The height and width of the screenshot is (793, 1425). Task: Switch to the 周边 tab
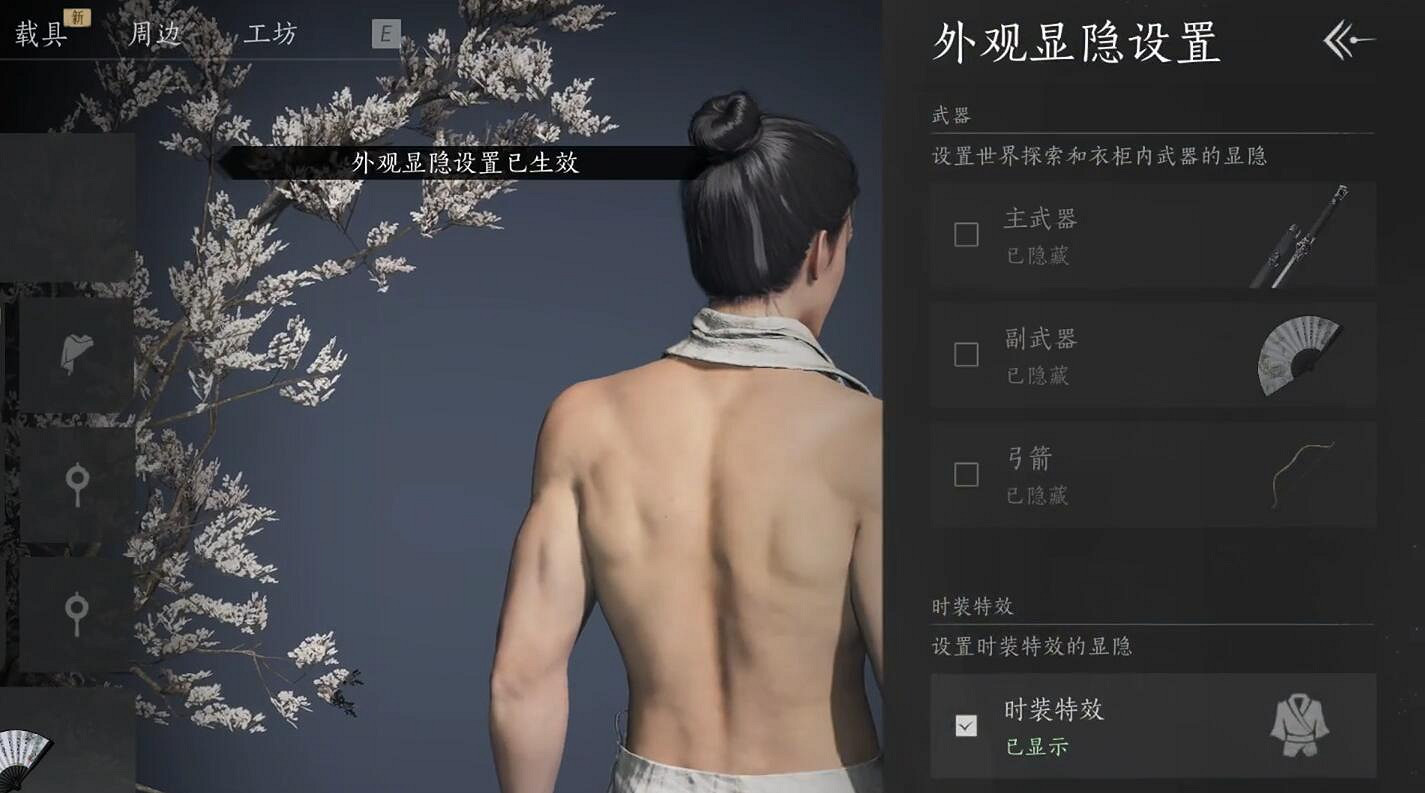157,33
